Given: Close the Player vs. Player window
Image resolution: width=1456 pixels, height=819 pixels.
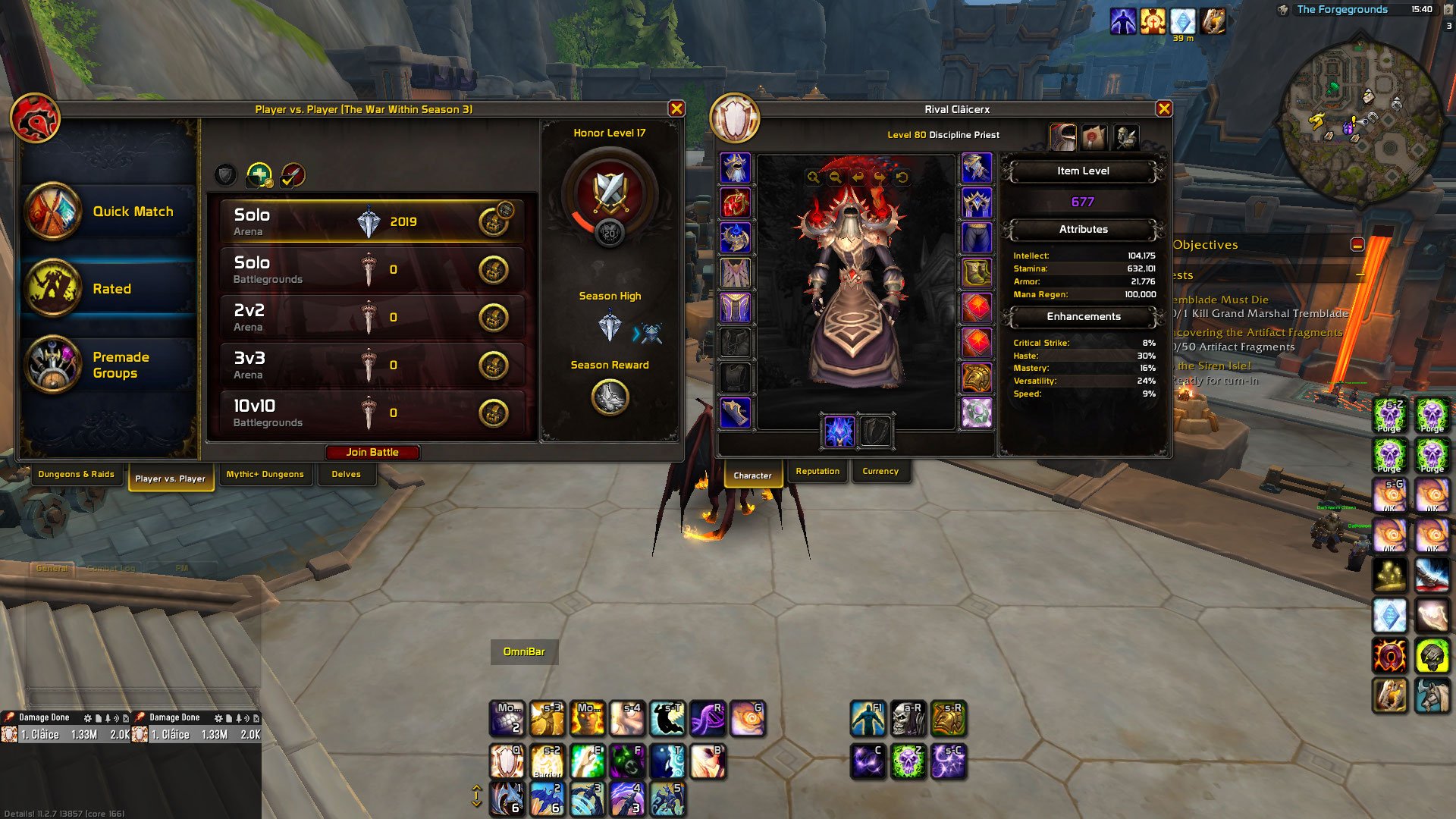Looking at the screenshot, I should point(676,109).
